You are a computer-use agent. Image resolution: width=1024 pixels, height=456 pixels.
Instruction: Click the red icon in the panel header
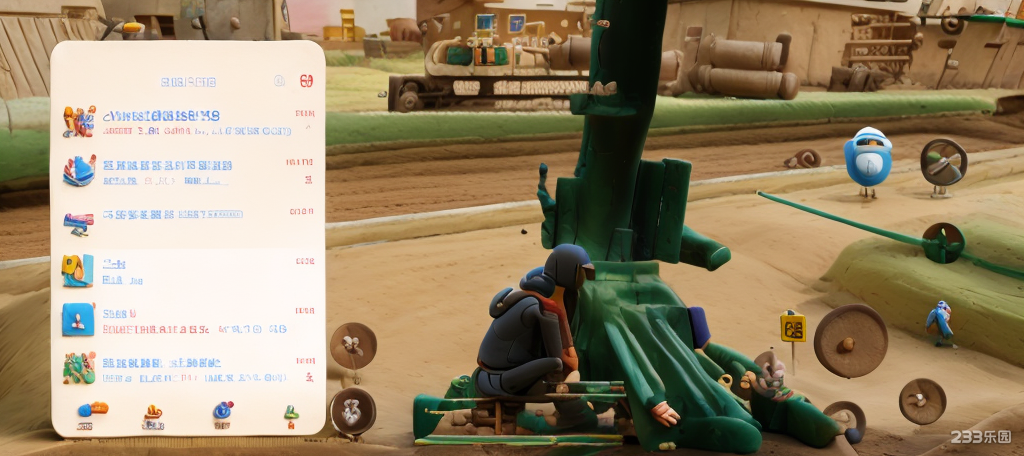(306, 80)
